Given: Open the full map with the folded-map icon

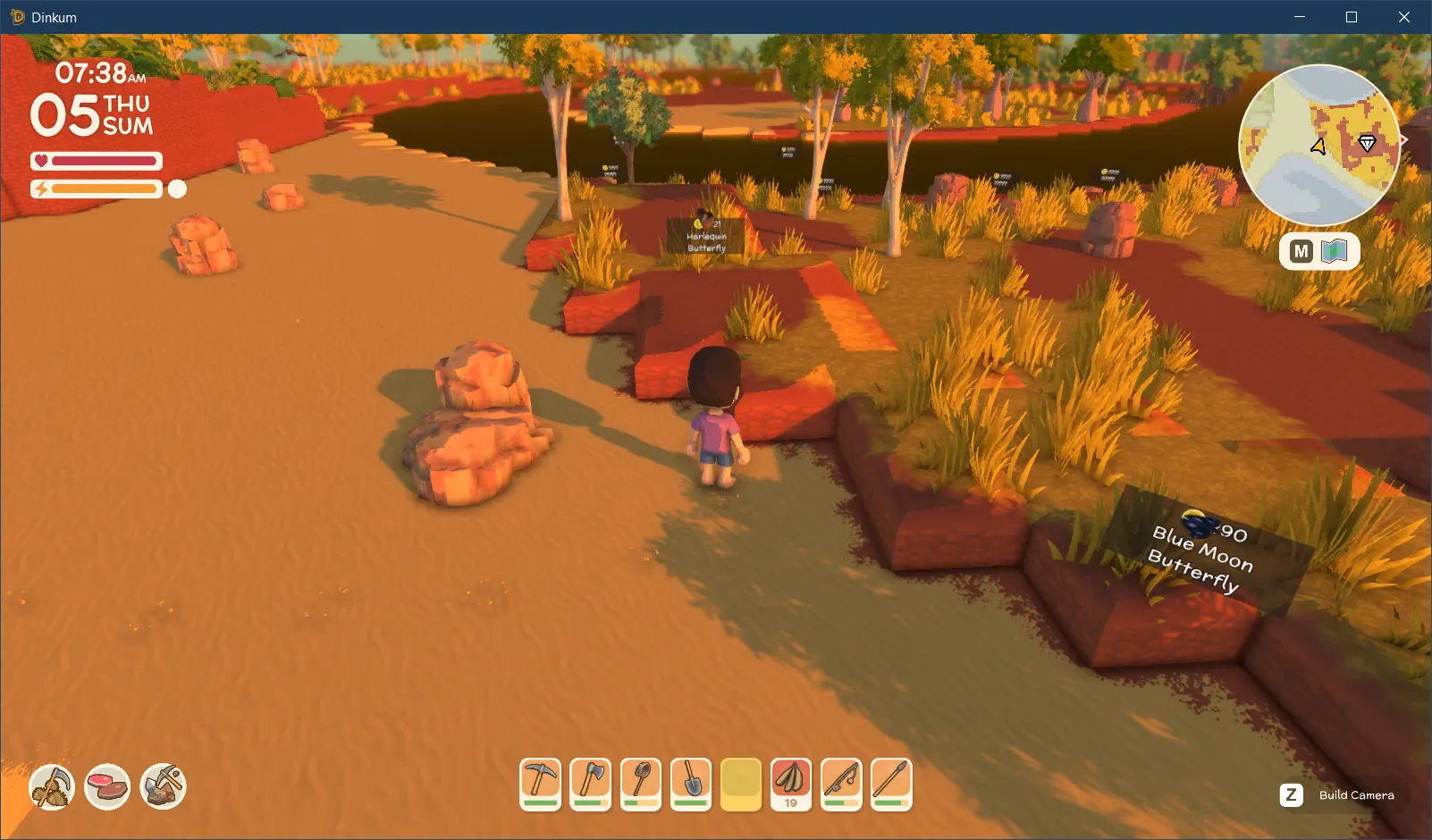Looking at the screenshot, I should coord(1335,251).
